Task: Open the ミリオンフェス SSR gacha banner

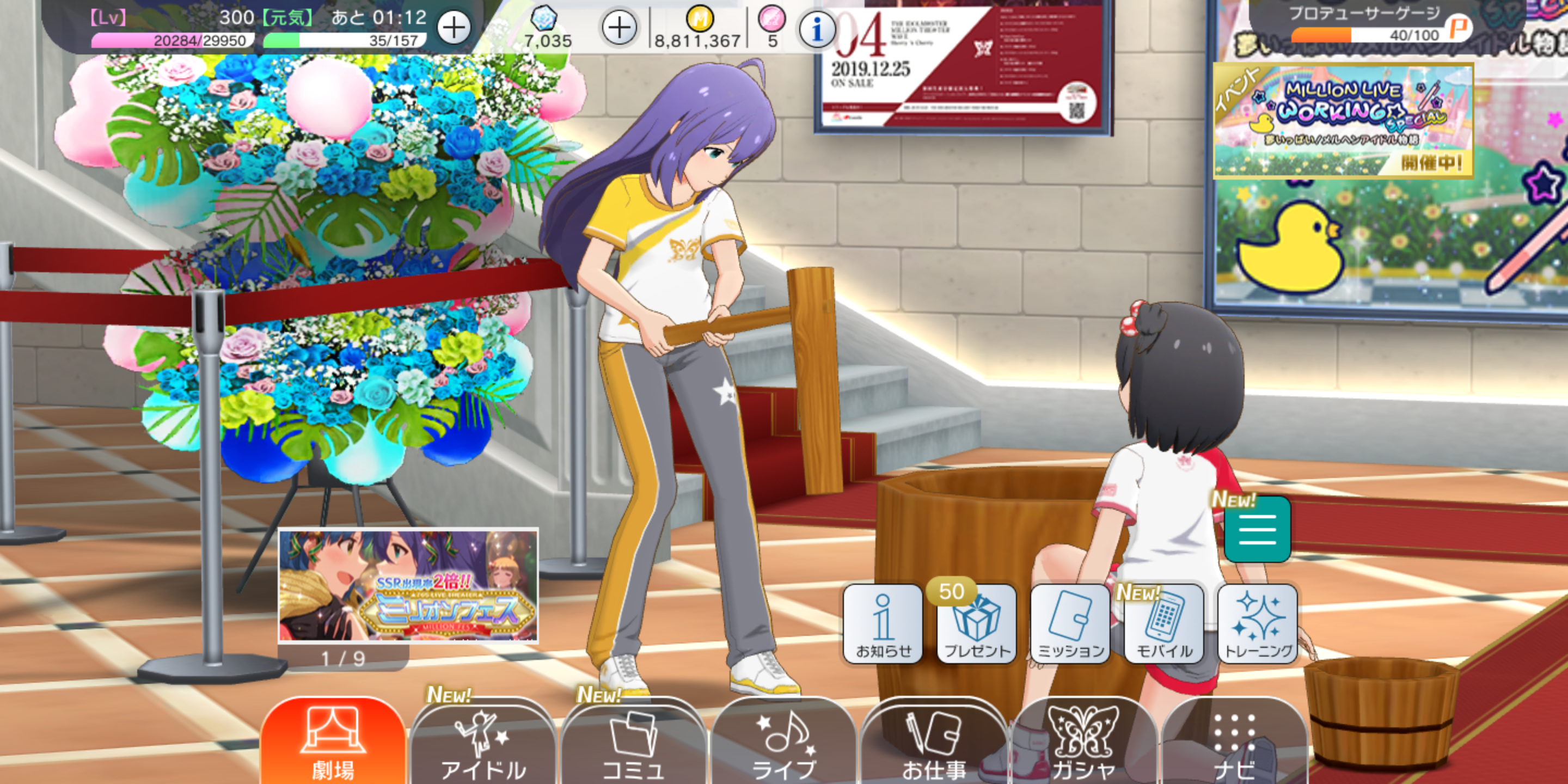Action: point(408,586)
